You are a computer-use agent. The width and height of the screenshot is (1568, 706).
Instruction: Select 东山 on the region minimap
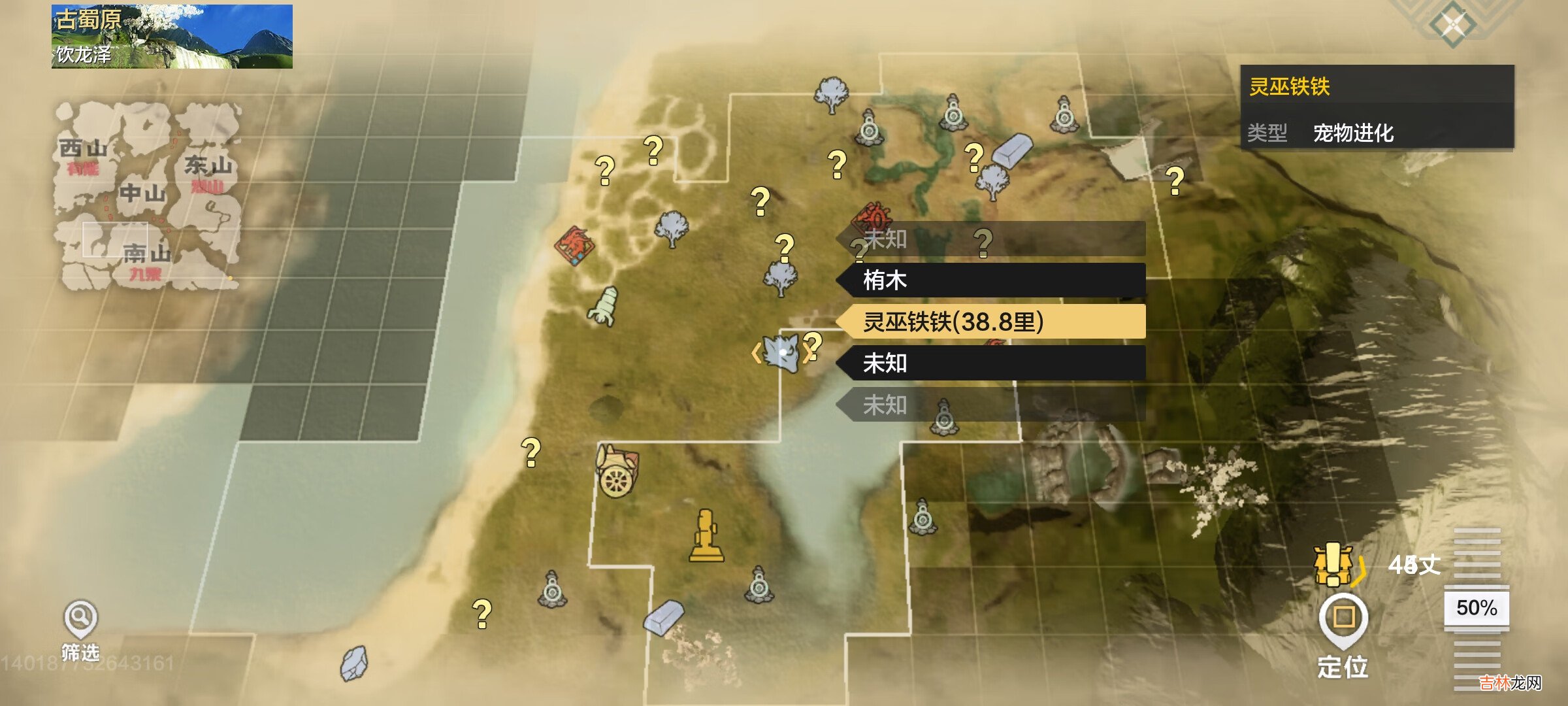pyautogui.click(x=208, y=167)
